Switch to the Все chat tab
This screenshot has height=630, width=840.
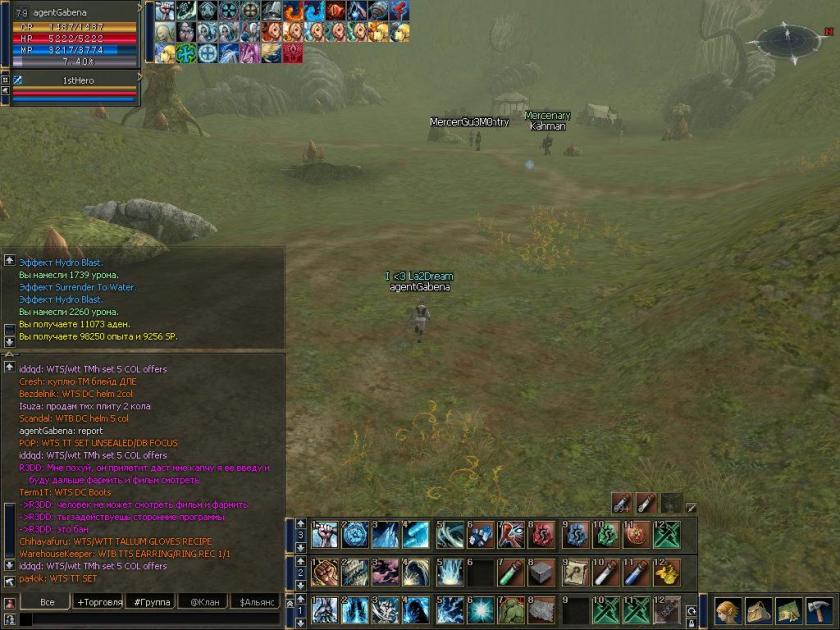click(x=47, y=602)
